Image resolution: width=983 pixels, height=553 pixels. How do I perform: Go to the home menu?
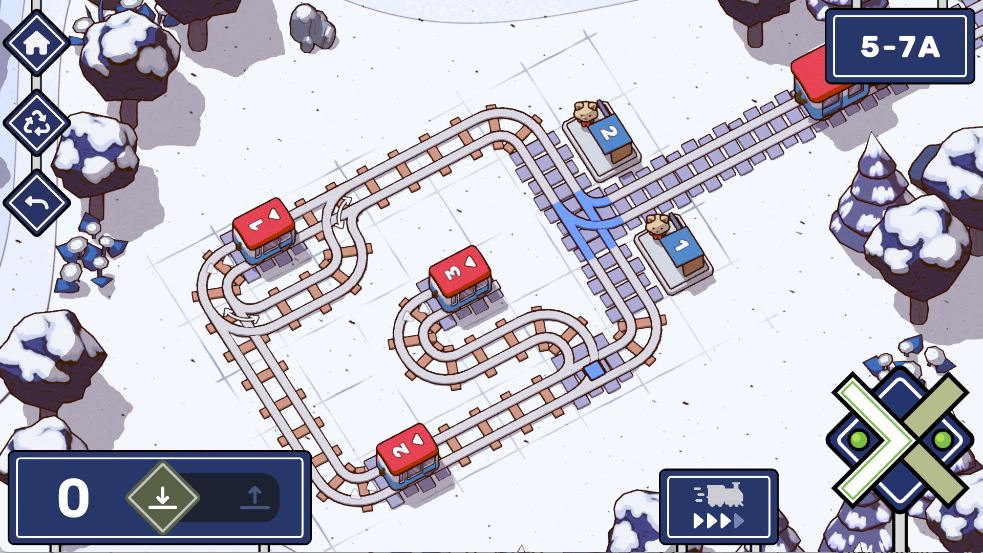click(x=37, y=43)
